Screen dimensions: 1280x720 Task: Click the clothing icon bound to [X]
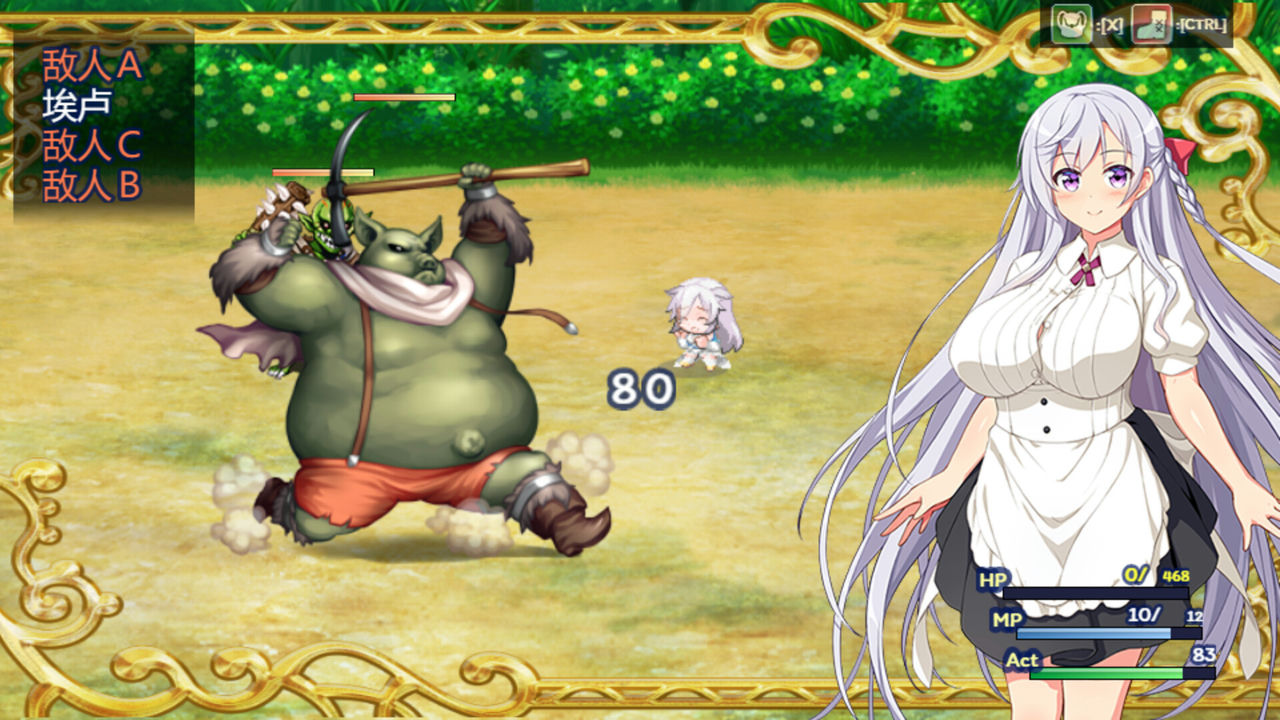tap(1072, 22)
